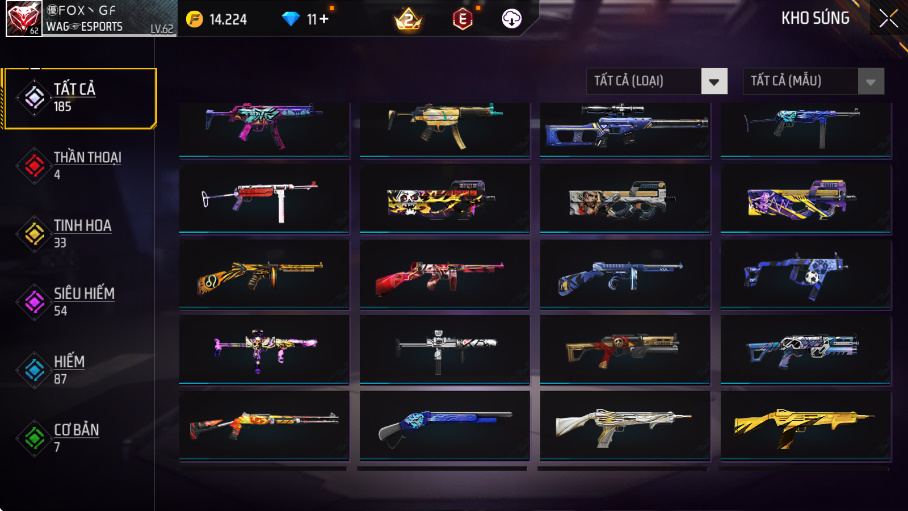Open the Tất Cả (Loại) type dropdown
The height and width of the screenshot is (511, 908).
point(657,81)
